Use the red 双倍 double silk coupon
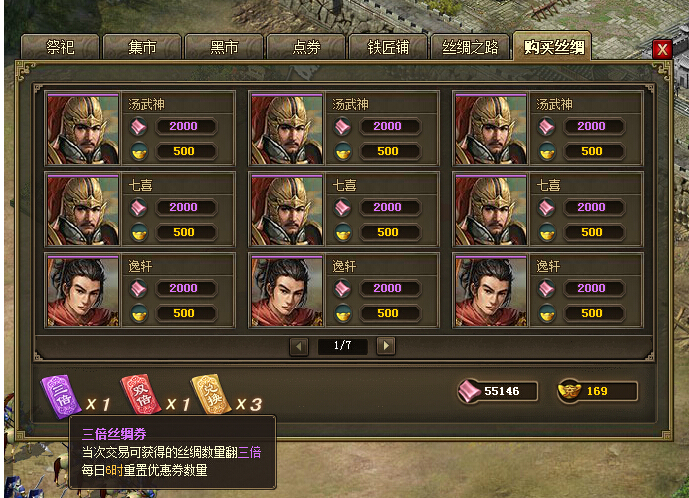 click(135, 393)
